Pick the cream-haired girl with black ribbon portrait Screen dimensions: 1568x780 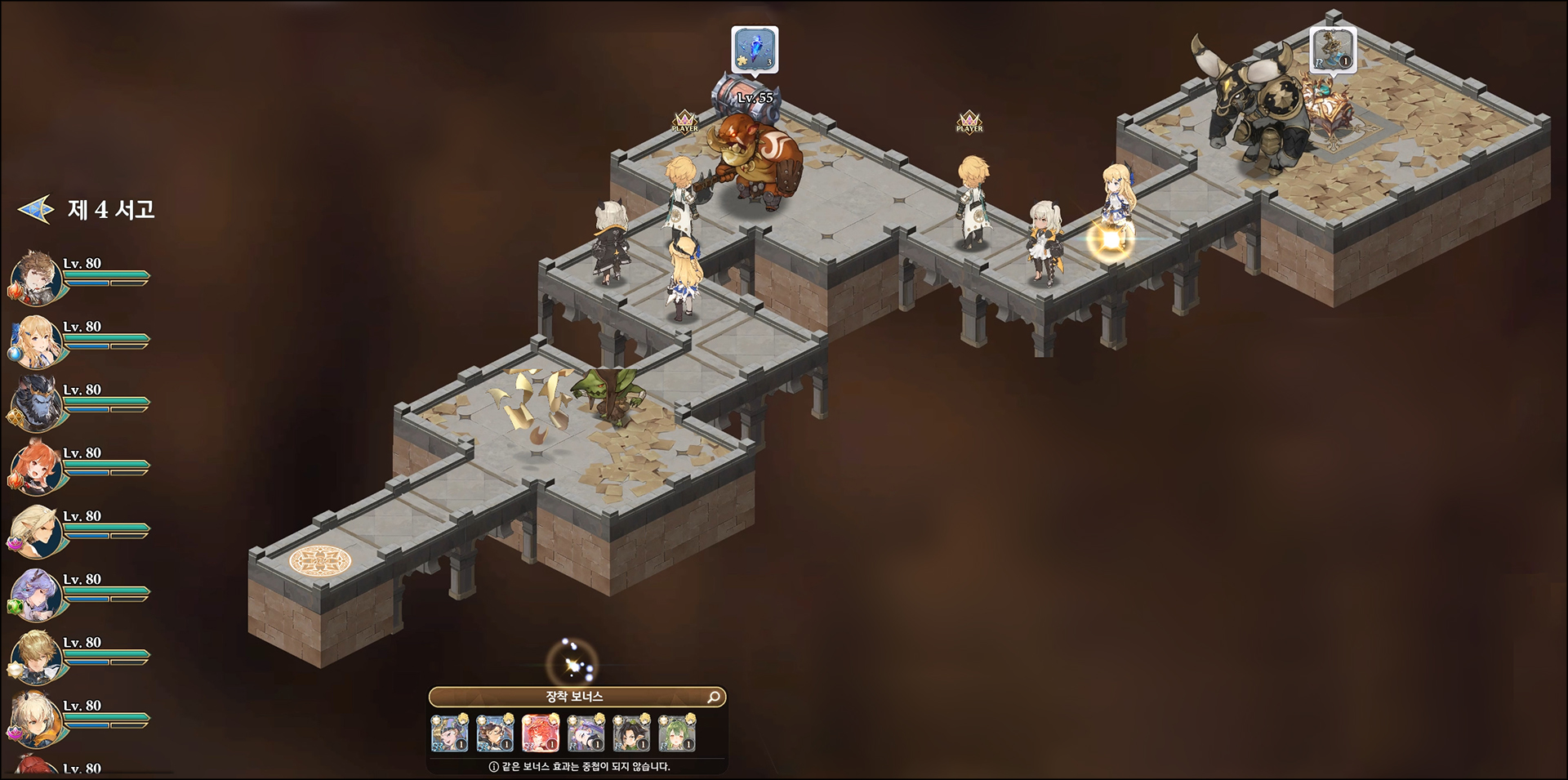(x=36, y=719)
